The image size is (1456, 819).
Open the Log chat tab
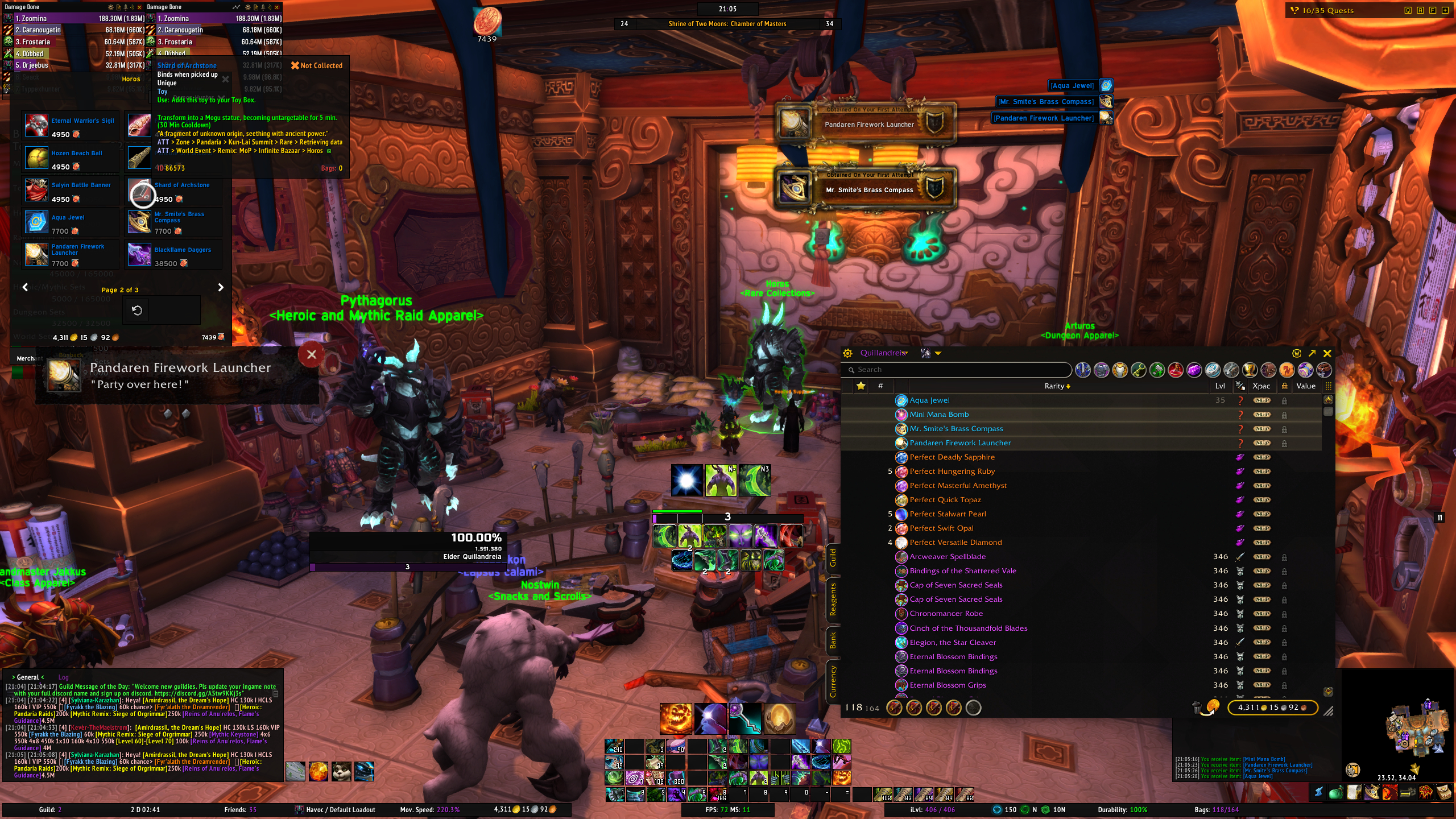(x=63, y=677)
